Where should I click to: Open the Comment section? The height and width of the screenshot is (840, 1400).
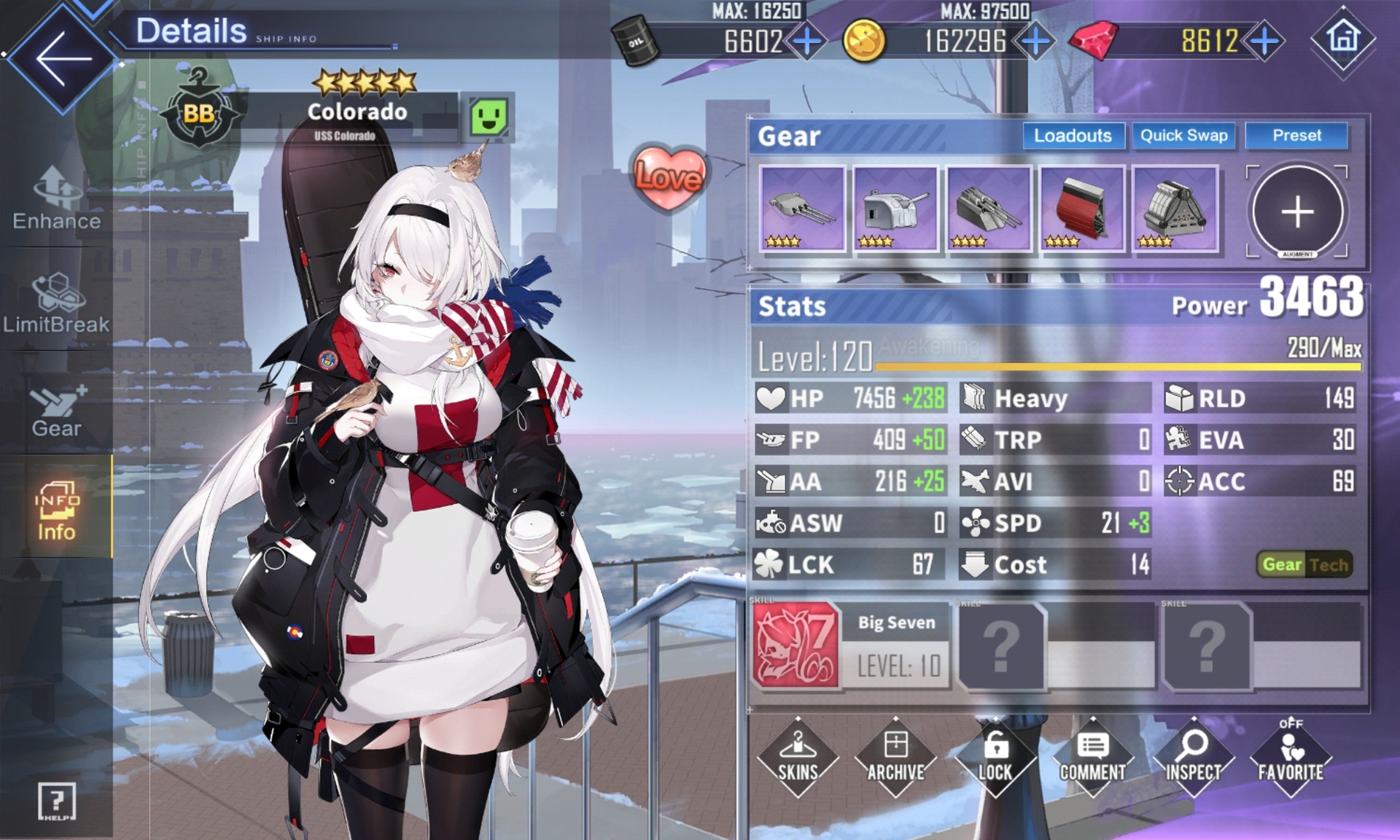click(1092, 757)
